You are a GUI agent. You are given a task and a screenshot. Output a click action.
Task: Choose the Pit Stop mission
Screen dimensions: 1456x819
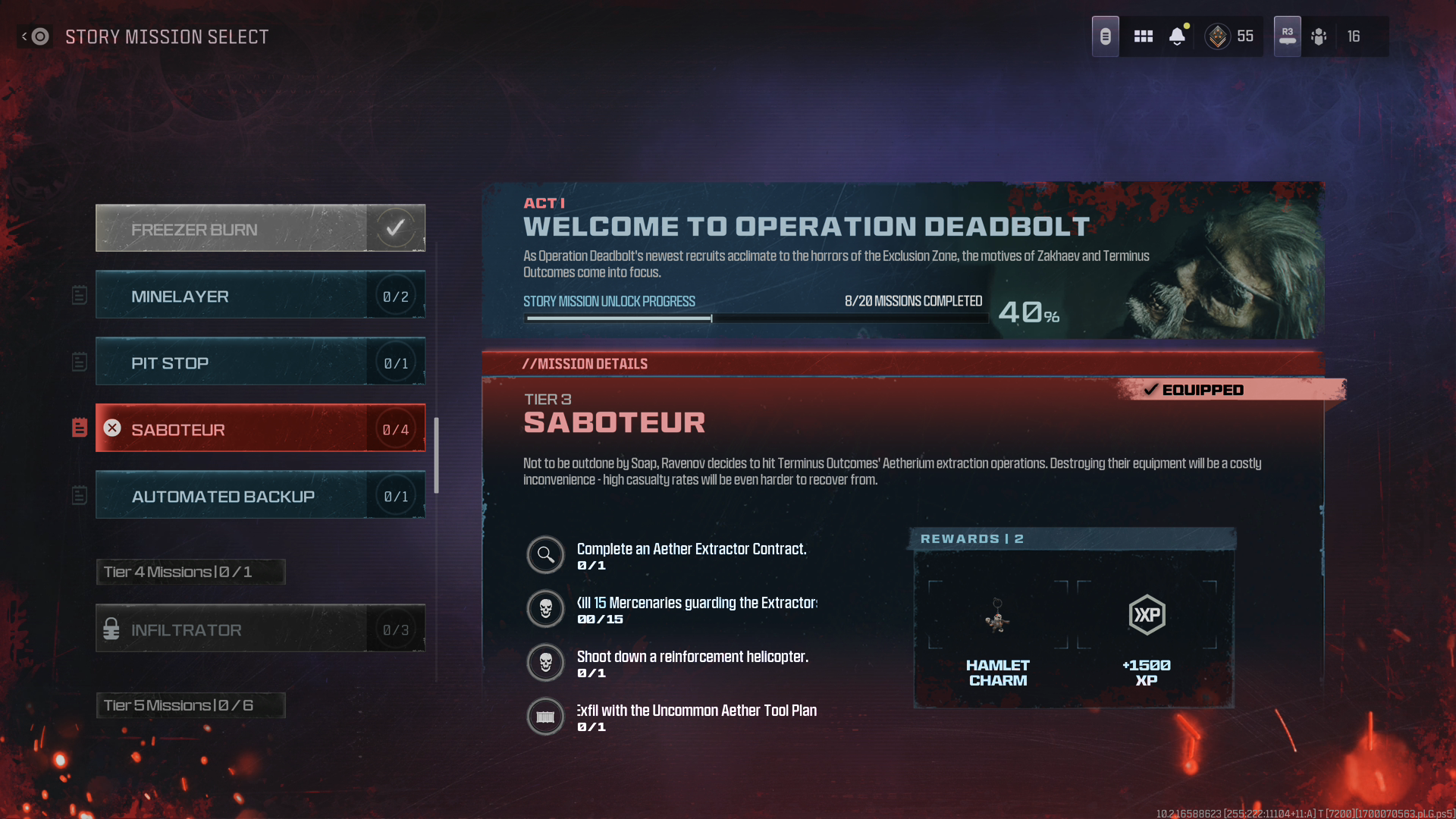click(x=259, y=362)
